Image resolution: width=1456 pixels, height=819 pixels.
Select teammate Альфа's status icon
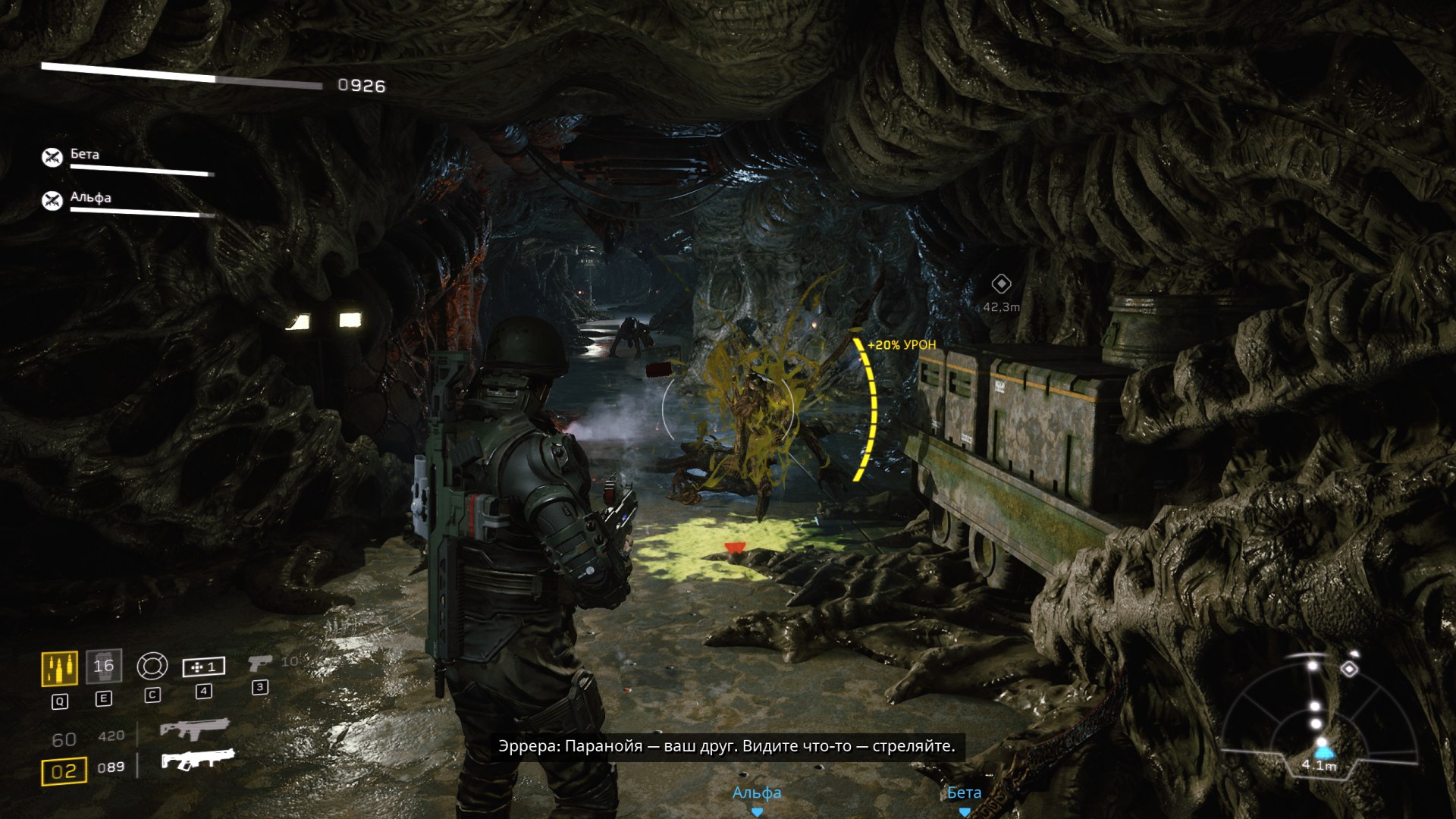[x=52, y=200]
